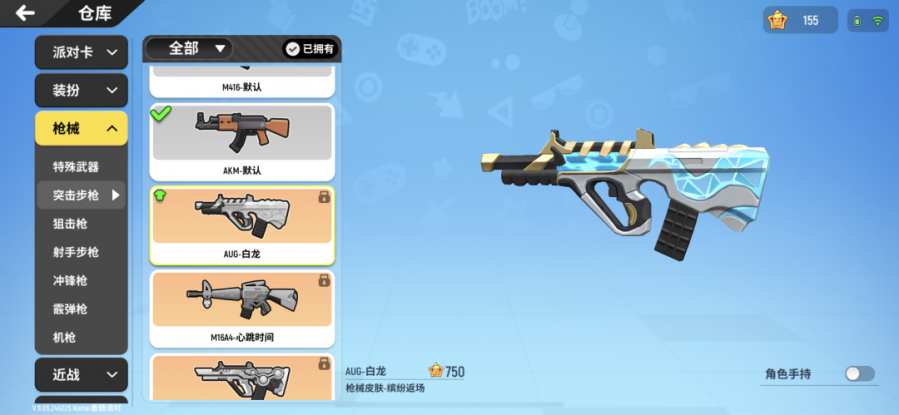Select 冲锋枪 weapon type
Screen dimensions: 899x415
tap(70, 281)
